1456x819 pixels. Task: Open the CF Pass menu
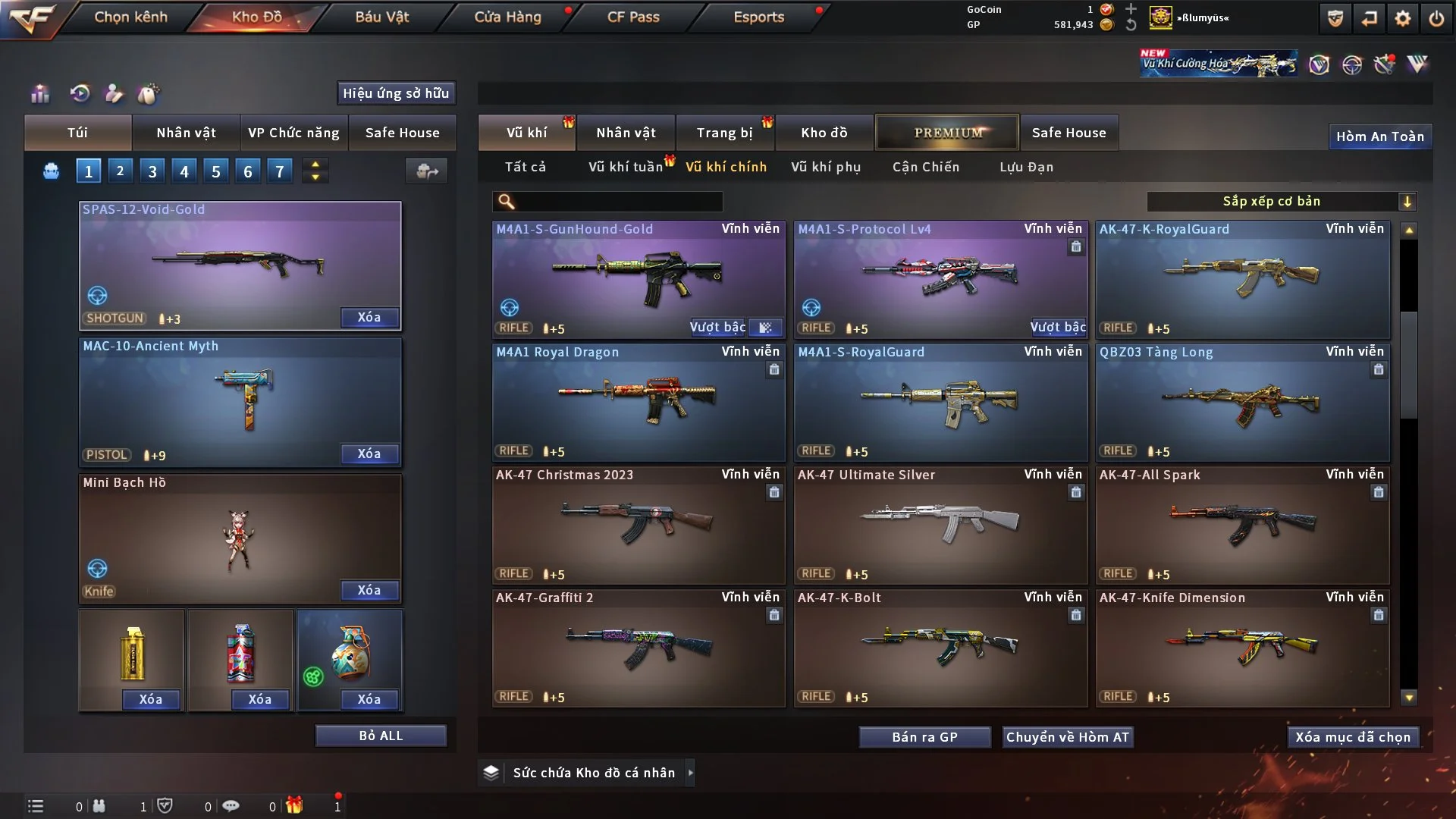pos(633,17)
